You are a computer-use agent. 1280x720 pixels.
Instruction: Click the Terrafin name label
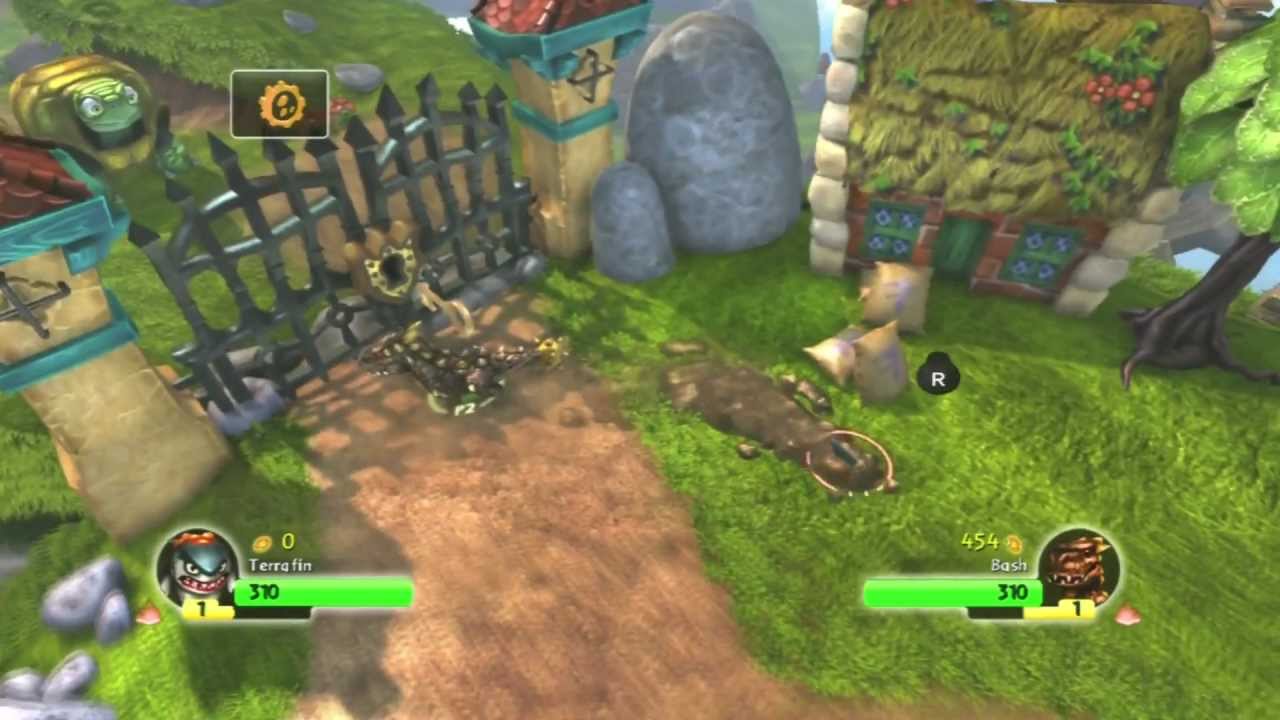[x=280, y=566]
